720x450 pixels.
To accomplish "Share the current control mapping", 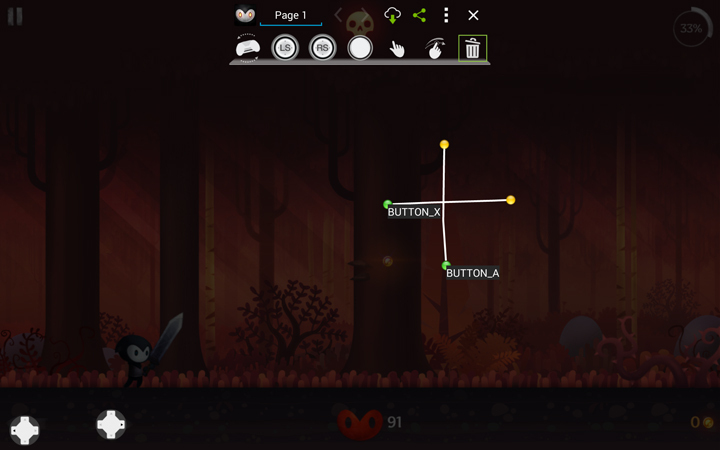I will pos(419,15).
